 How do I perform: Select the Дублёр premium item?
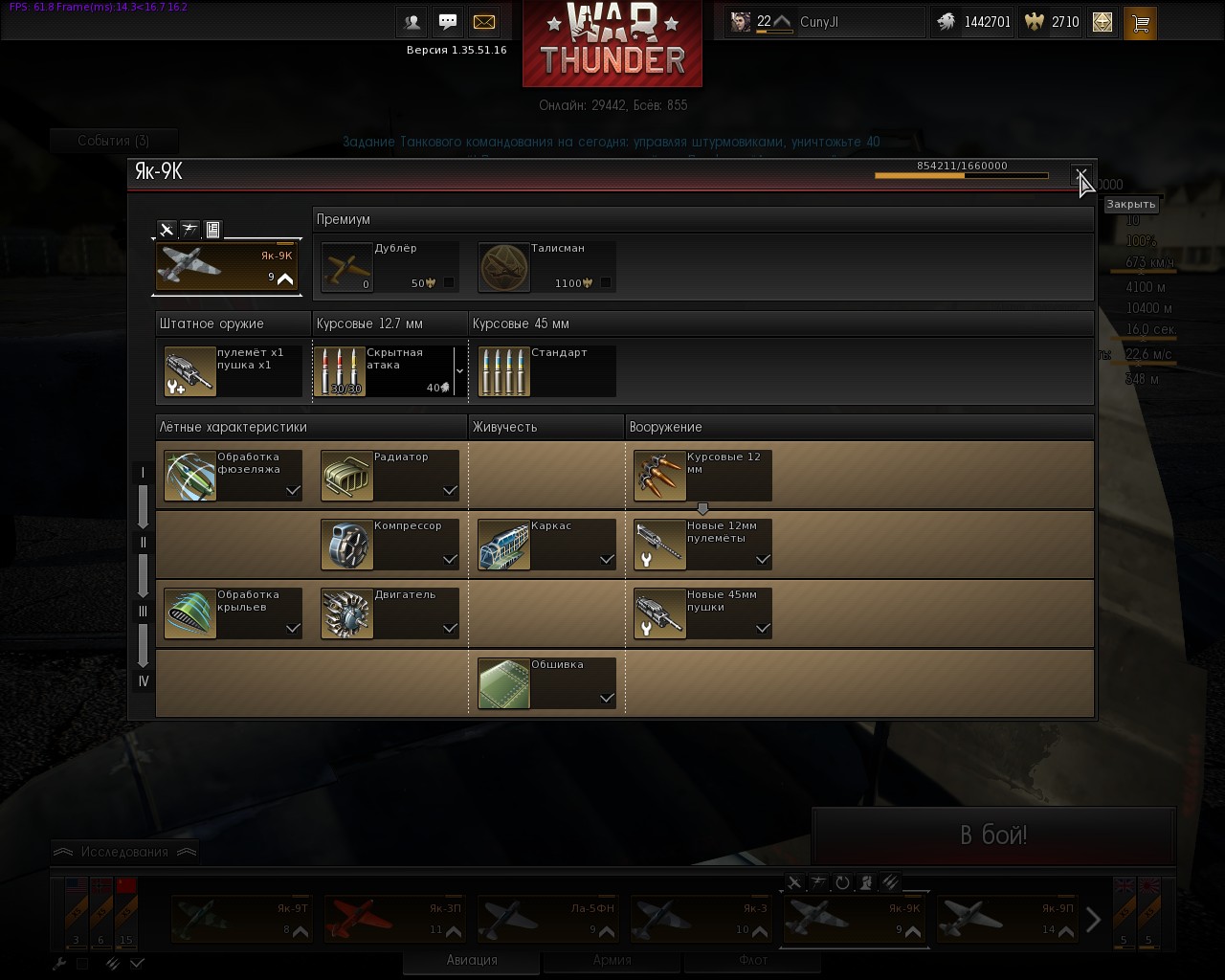click(389, 266)
